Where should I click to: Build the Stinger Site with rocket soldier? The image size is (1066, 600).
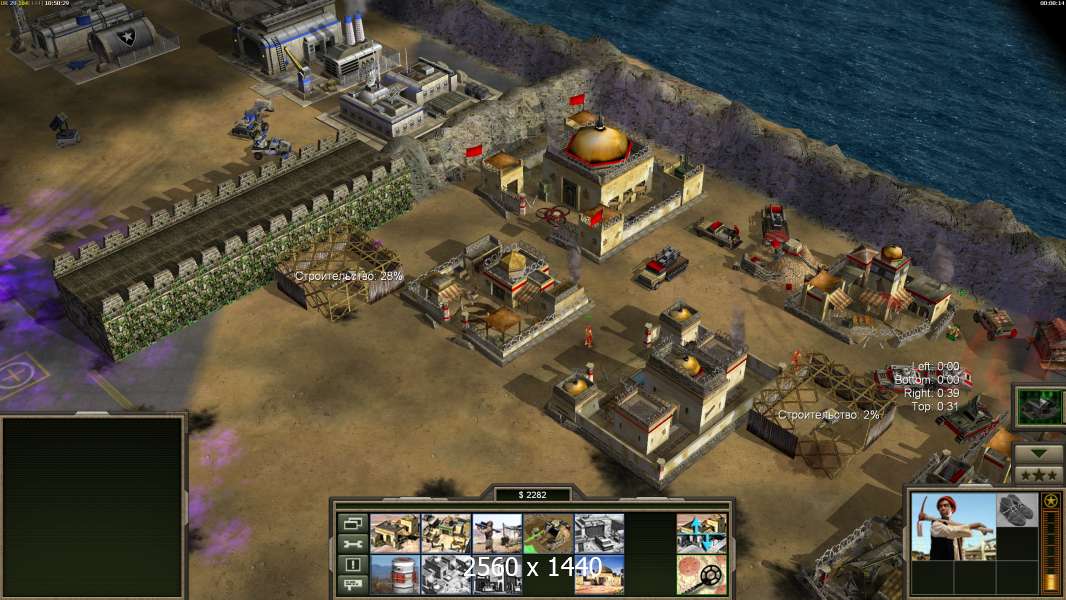point(497,533)
